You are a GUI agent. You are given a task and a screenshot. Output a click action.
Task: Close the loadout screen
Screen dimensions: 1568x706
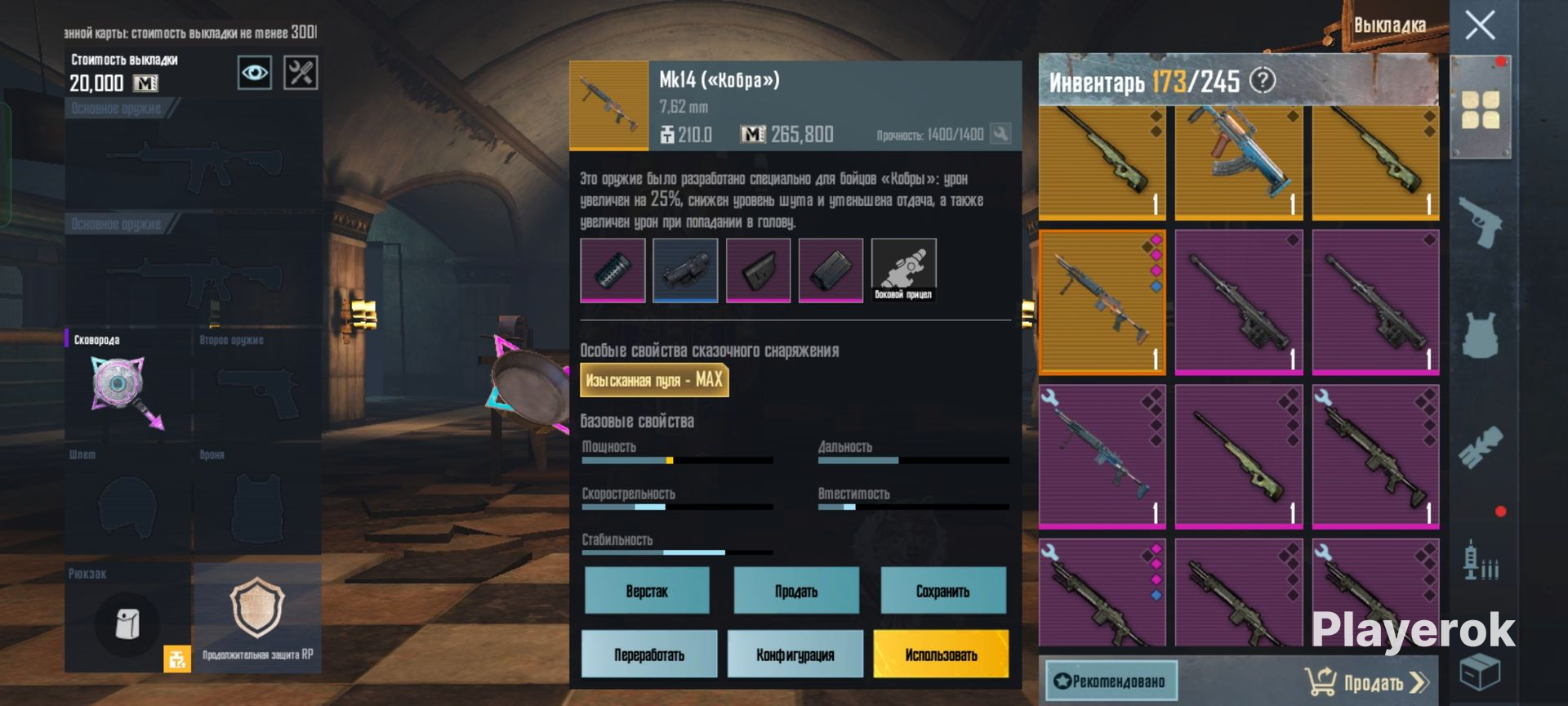click(x=1480, y=25)
